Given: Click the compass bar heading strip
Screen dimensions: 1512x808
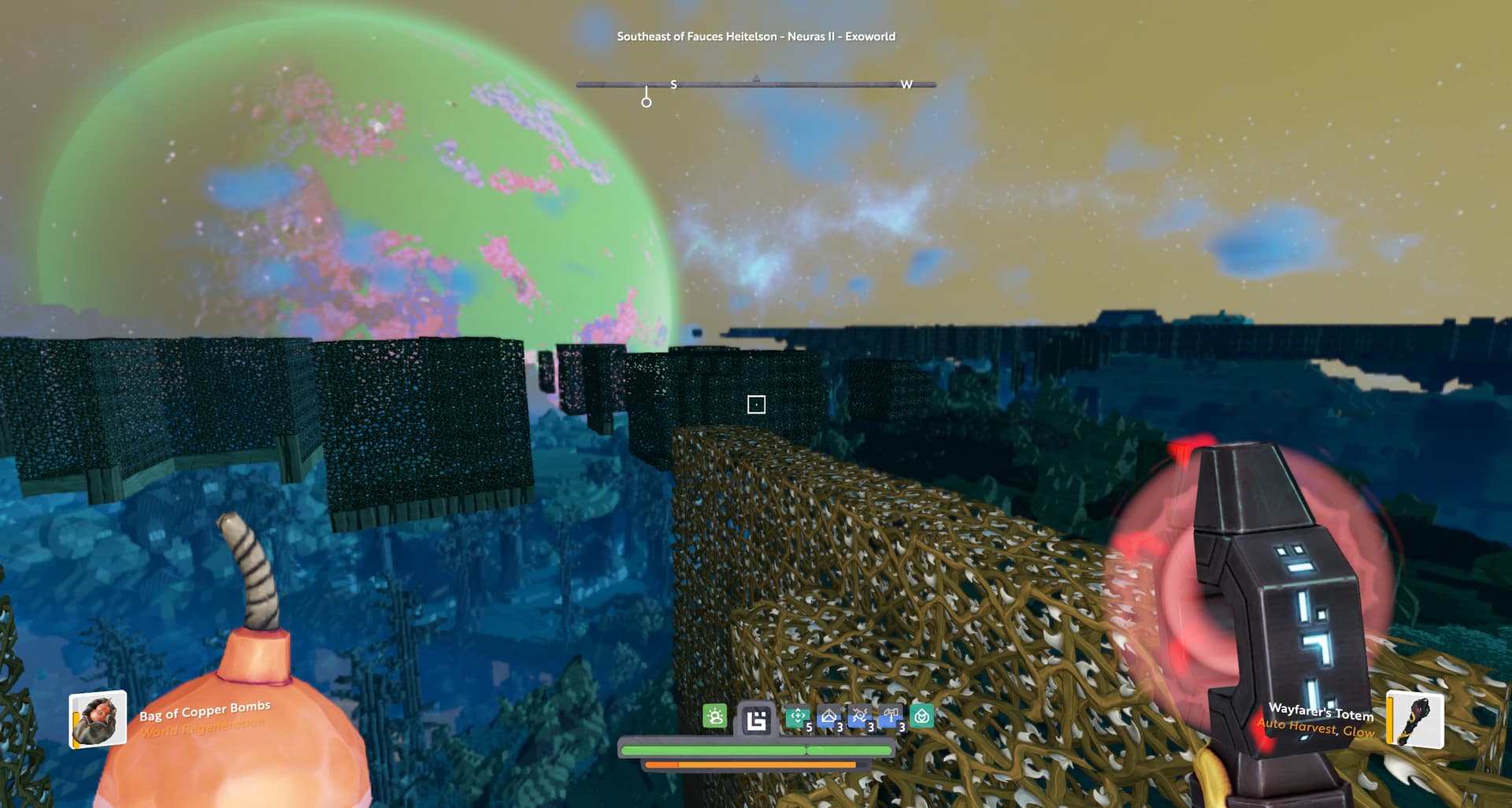Looking at the screenshot, I should (x=756, y=83).
